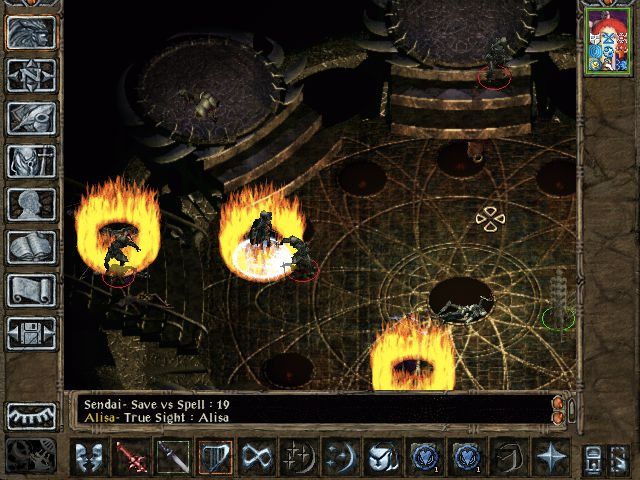Image resolution: width=640 pixels, height=480 pixels.
Task: Equip the red sword quick weapon
Action: tap(132, 457)
